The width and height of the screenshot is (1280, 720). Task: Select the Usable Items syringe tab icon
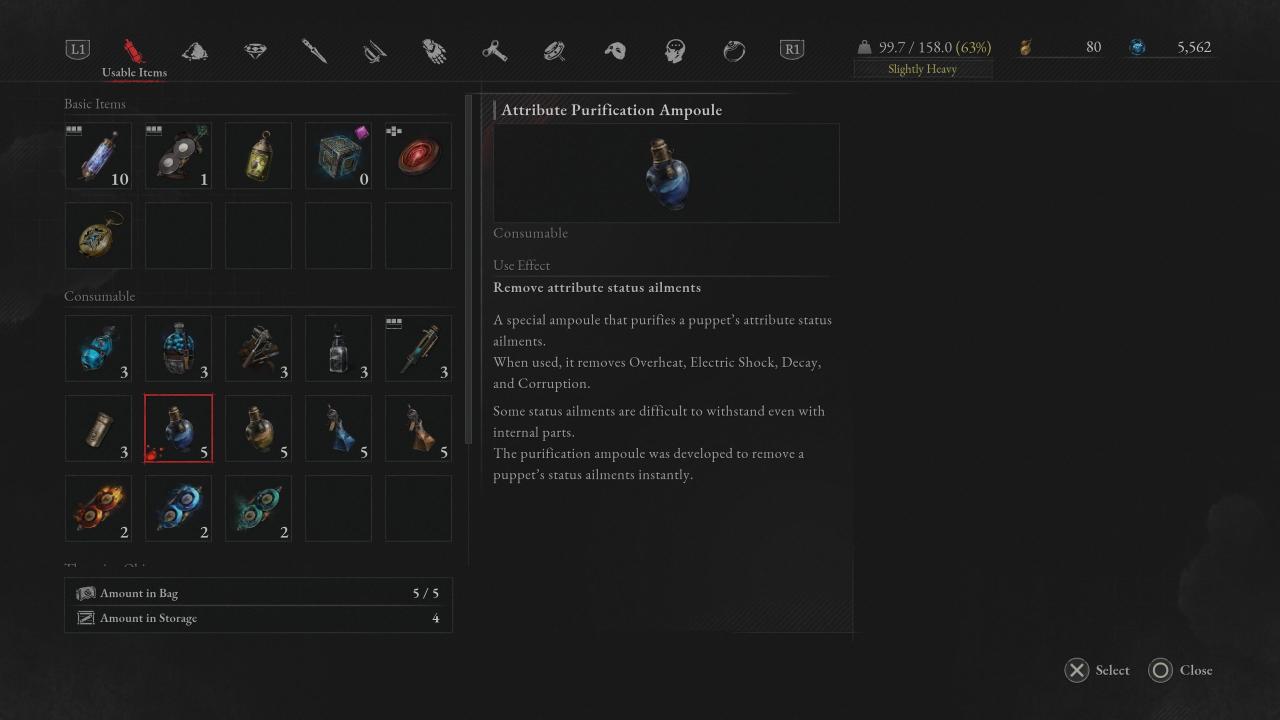point(135,48)
